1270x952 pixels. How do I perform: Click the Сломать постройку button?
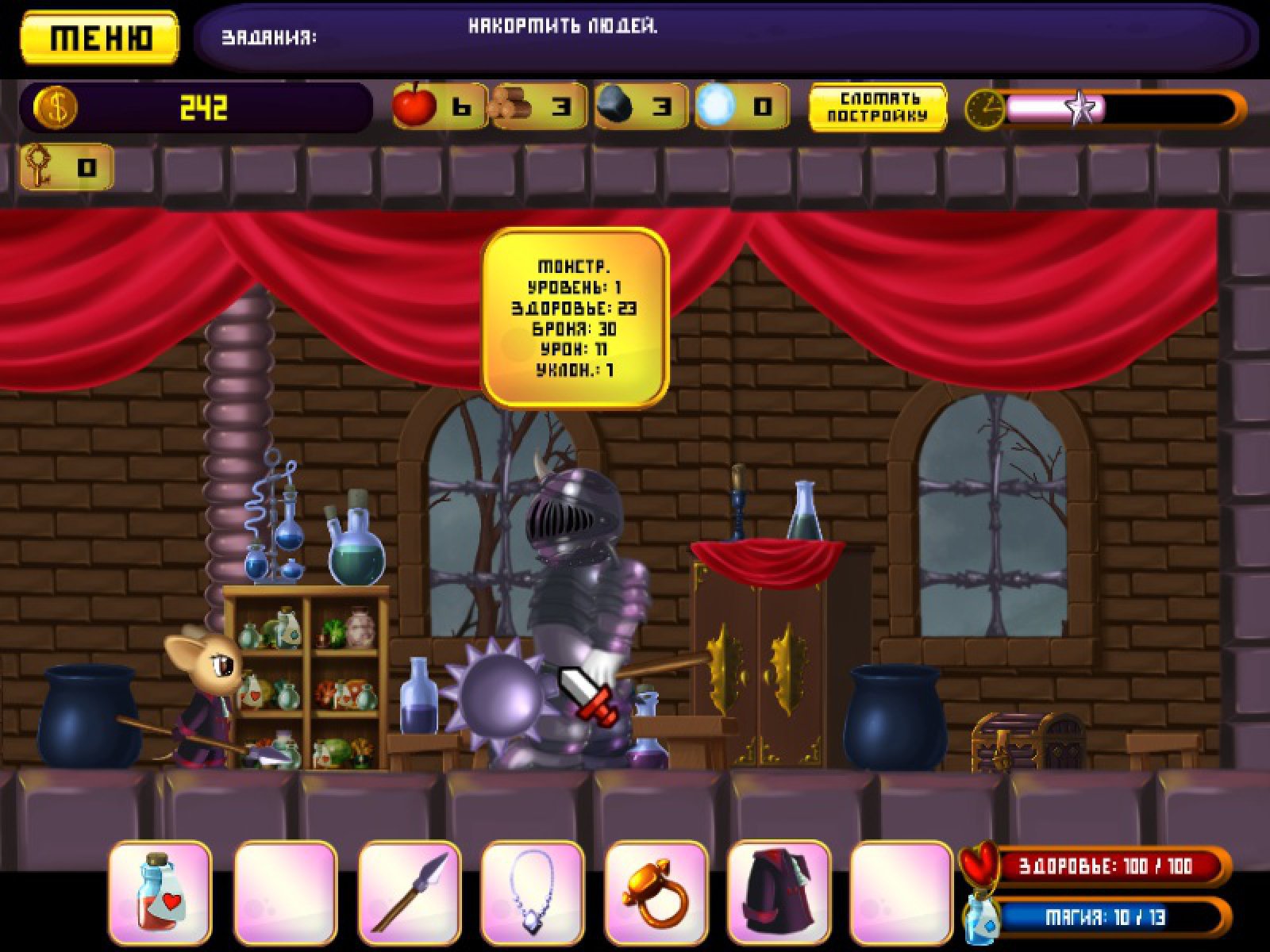pos(877,107)
